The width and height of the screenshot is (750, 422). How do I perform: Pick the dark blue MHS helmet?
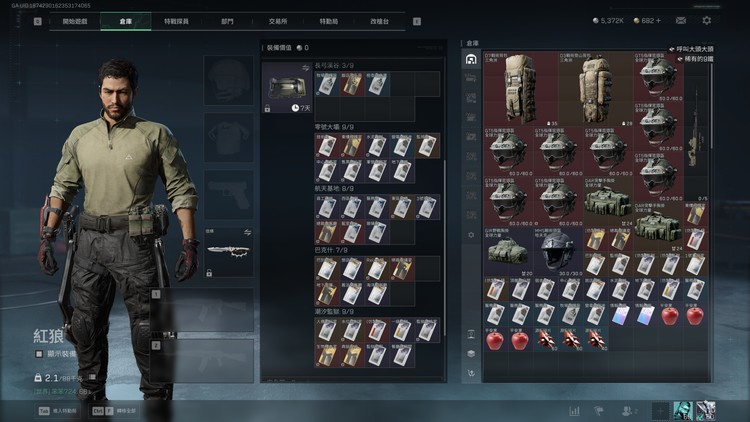(x=558, y=246)
